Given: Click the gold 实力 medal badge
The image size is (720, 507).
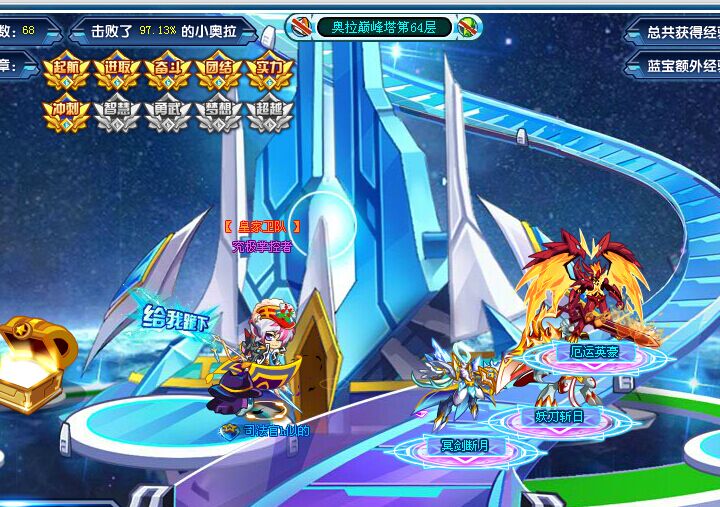Looking at the screenshot, I should coord(270,70).
